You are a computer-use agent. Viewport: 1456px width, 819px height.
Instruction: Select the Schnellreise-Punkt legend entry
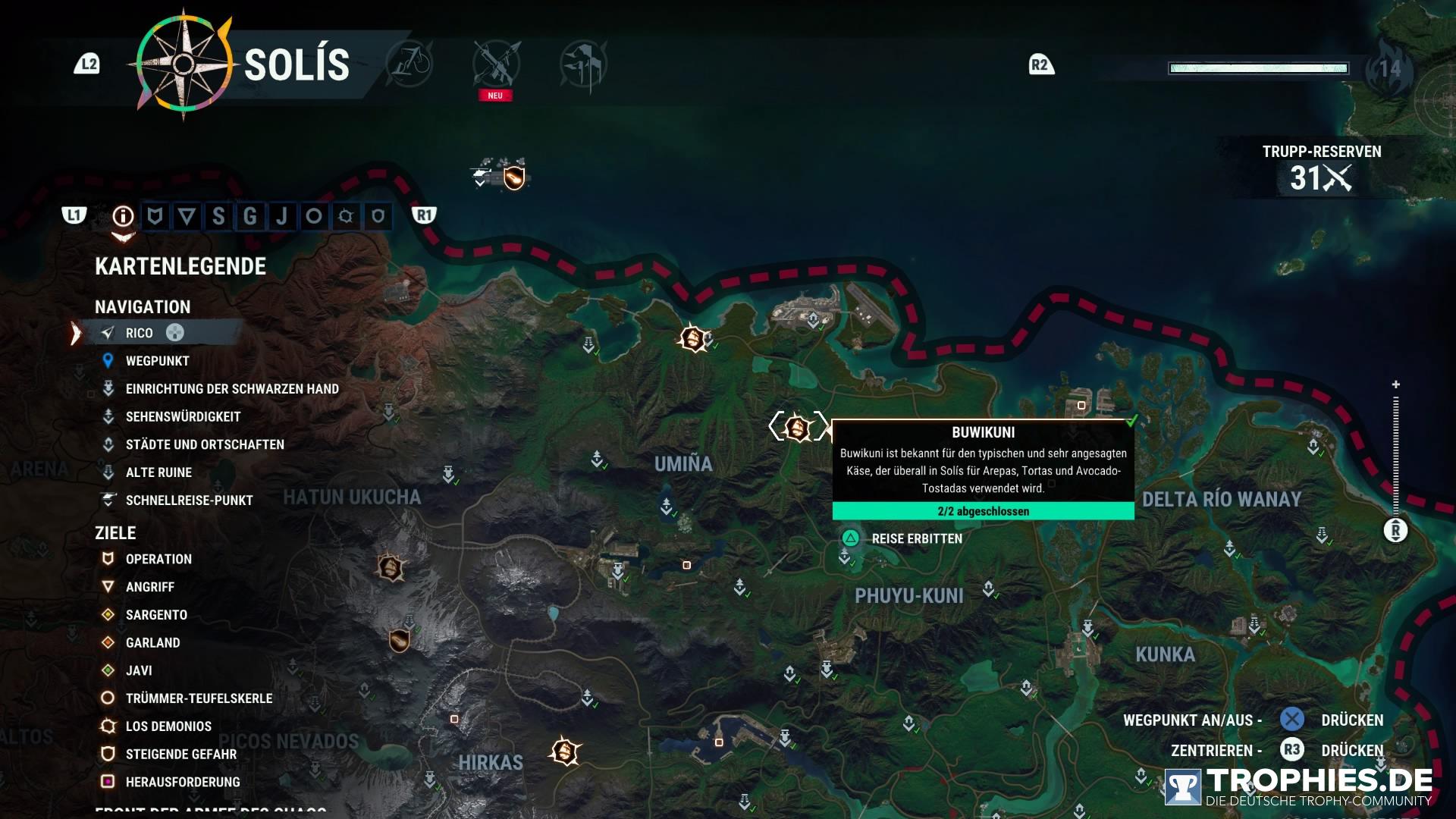pos(189,500)
